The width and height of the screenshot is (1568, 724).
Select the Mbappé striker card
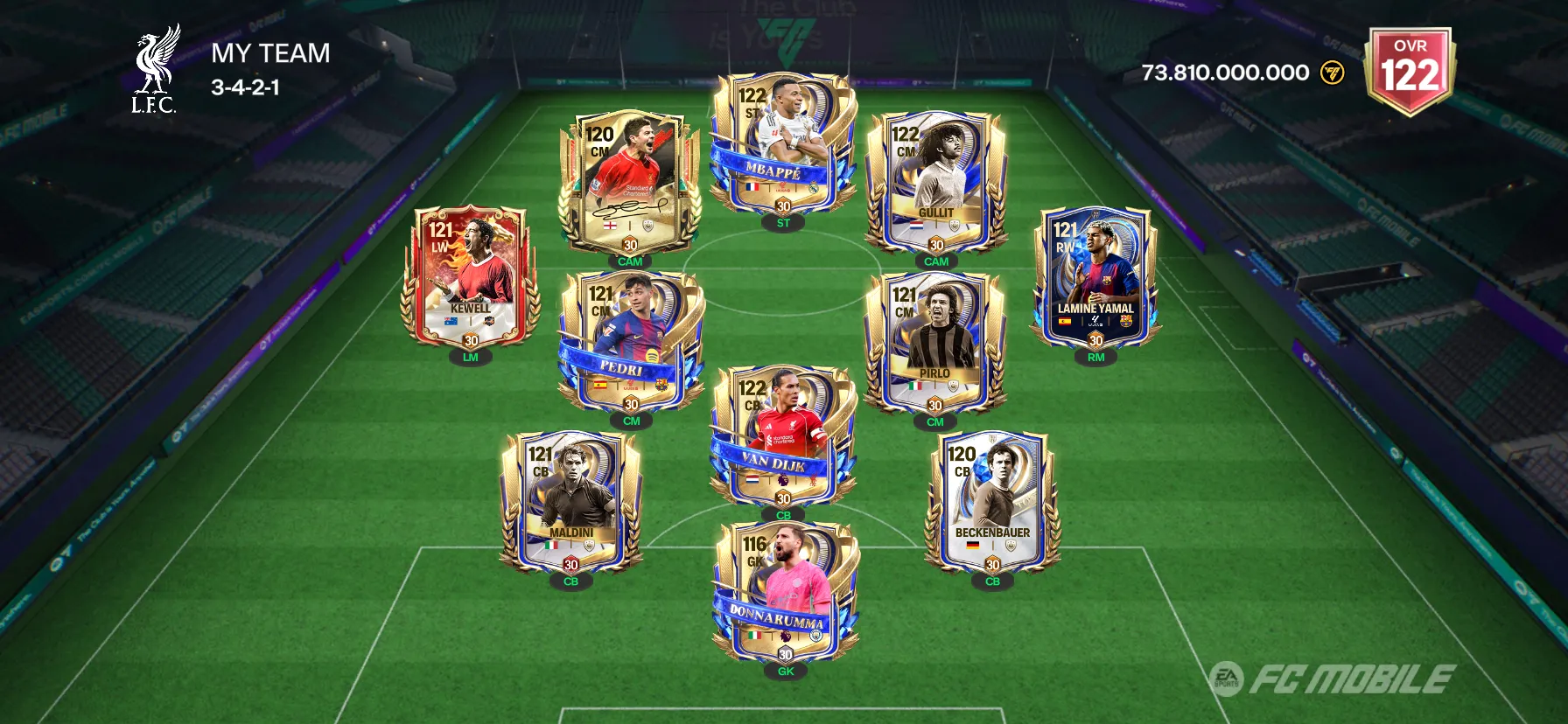click(x=782, y=144)
